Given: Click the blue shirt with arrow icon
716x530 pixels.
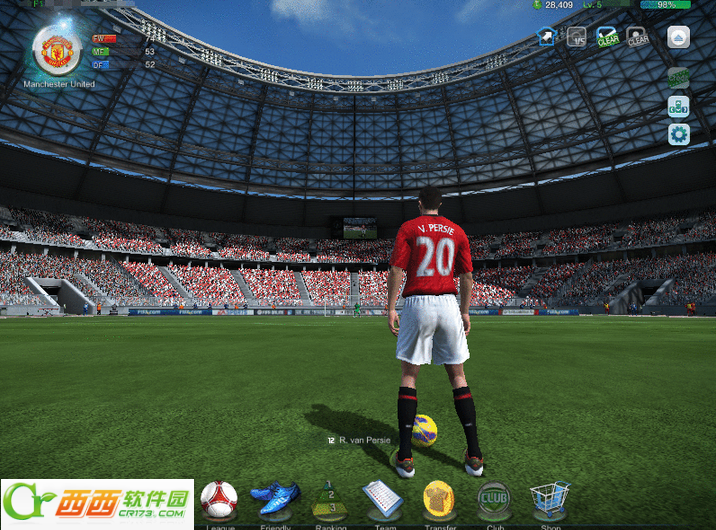Looking at the screenshot, I should [548, 37].
